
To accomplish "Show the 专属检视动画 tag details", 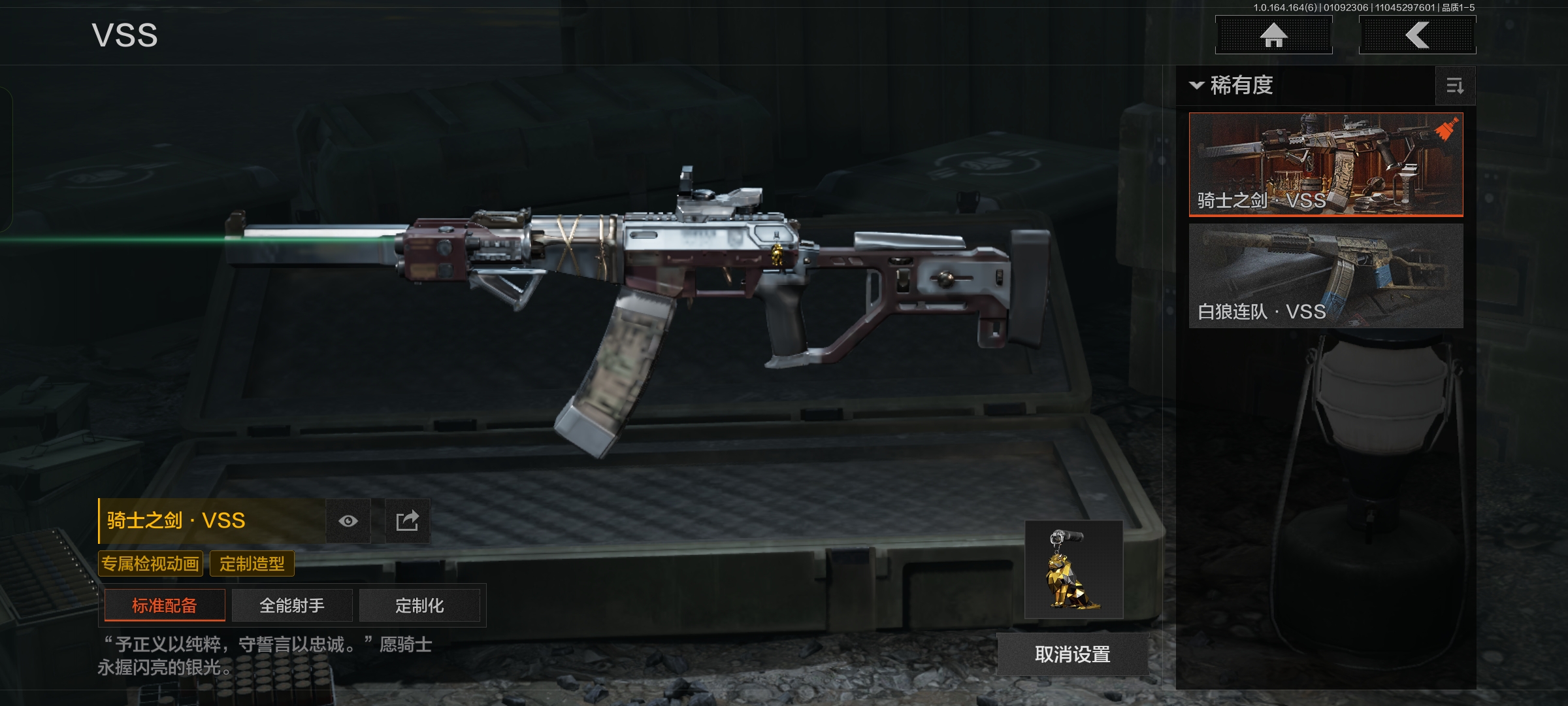I will [x=150, y=563].
